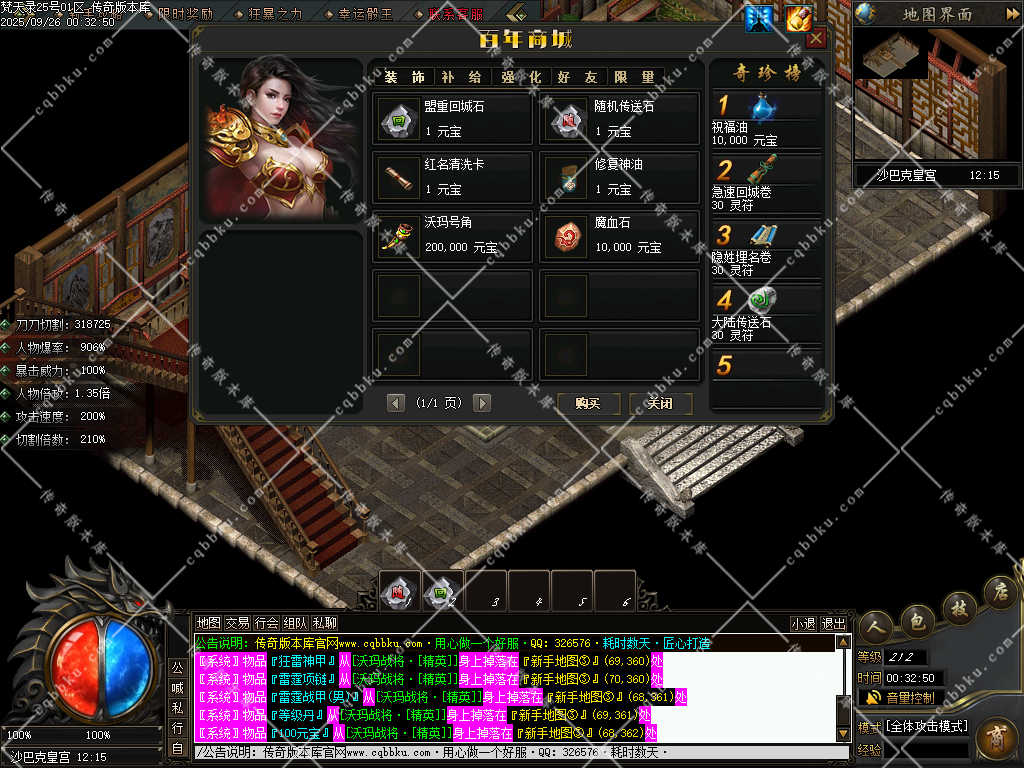This screenshot has height=768, width=1024.
Task: Click the 退出 exit button
Action: pyautogui.click(x=833, y=623)
